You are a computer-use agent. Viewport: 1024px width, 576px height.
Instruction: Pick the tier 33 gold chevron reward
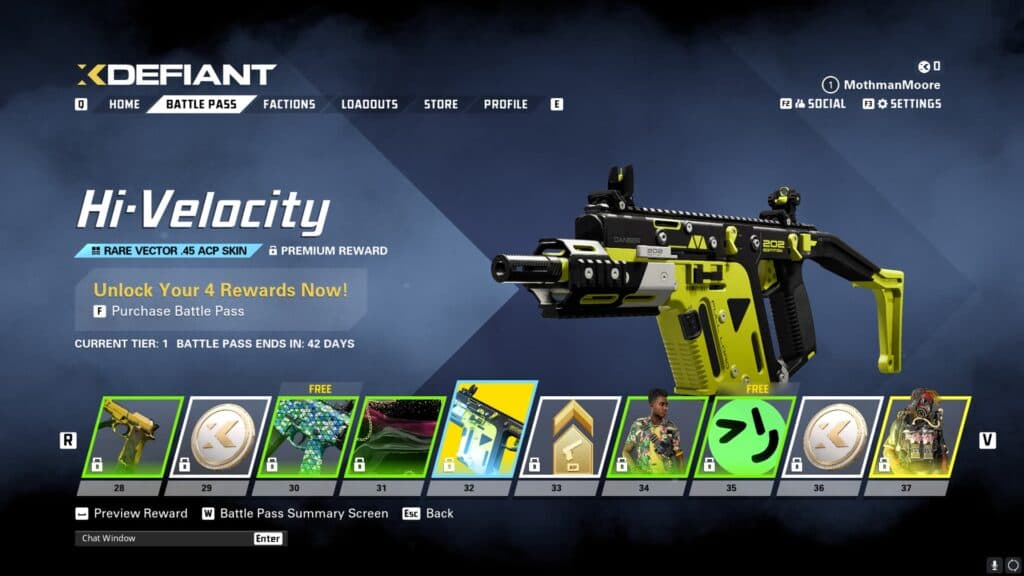click(x=569, y=436)
